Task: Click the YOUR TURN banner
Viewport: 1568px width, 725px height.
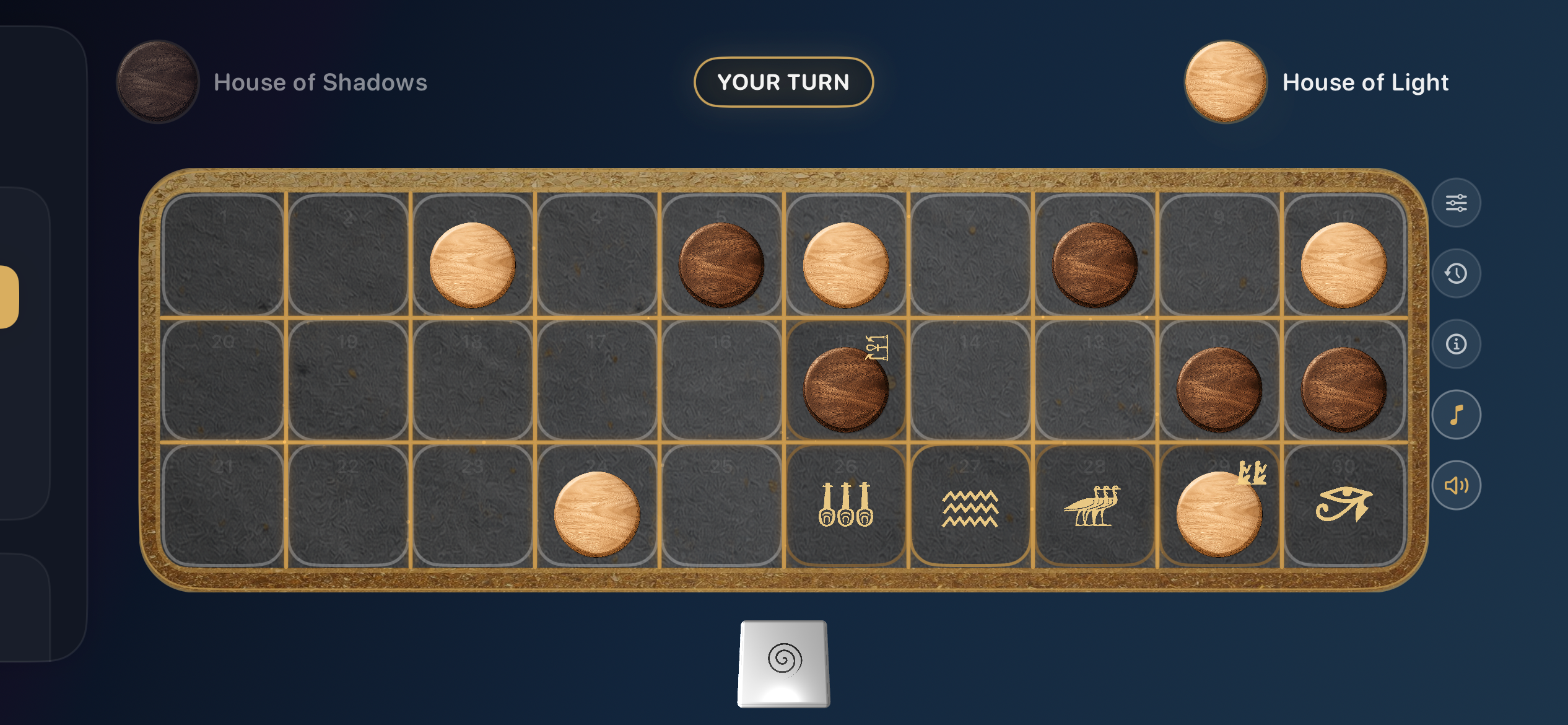Action: point(783,82)
